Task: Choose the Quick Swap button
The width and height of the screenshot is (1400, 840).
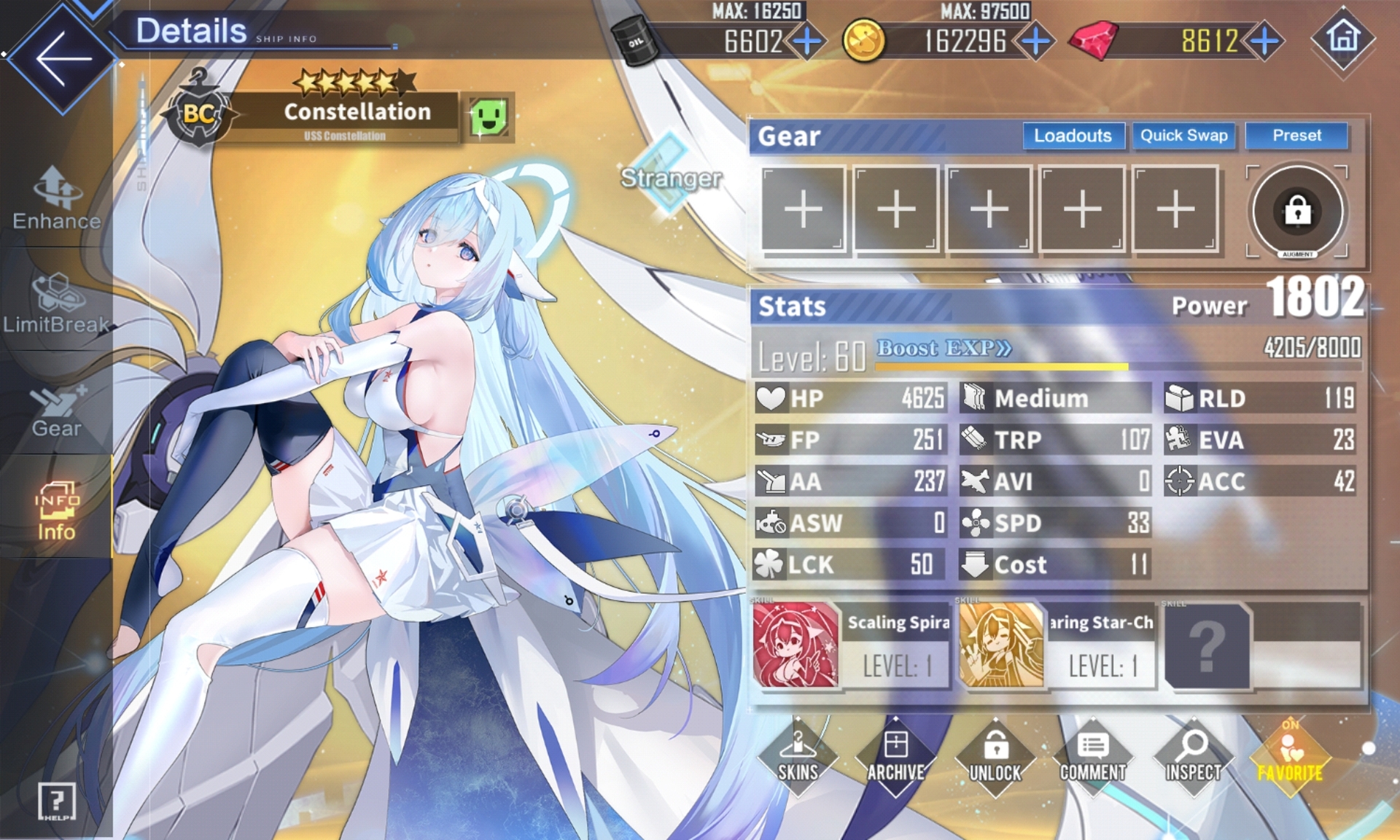Action: [x=1183, y=136]
